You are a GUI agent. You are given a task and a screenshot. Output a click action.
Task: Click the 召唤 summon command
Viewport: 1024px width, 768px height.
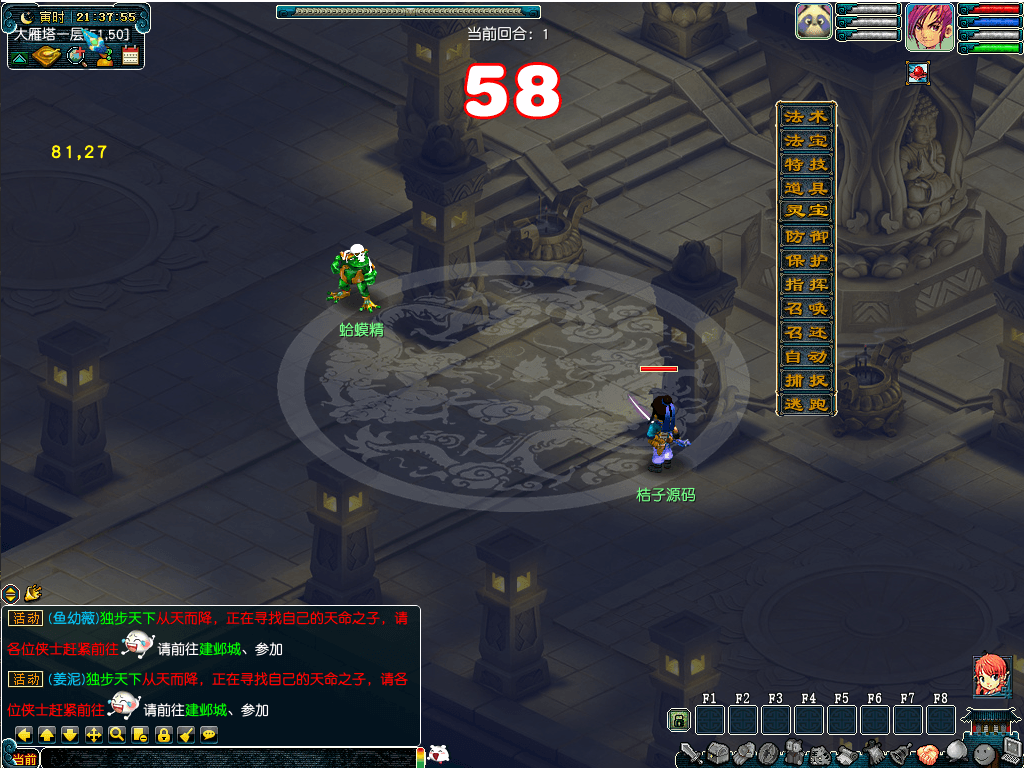click(806, 309)
